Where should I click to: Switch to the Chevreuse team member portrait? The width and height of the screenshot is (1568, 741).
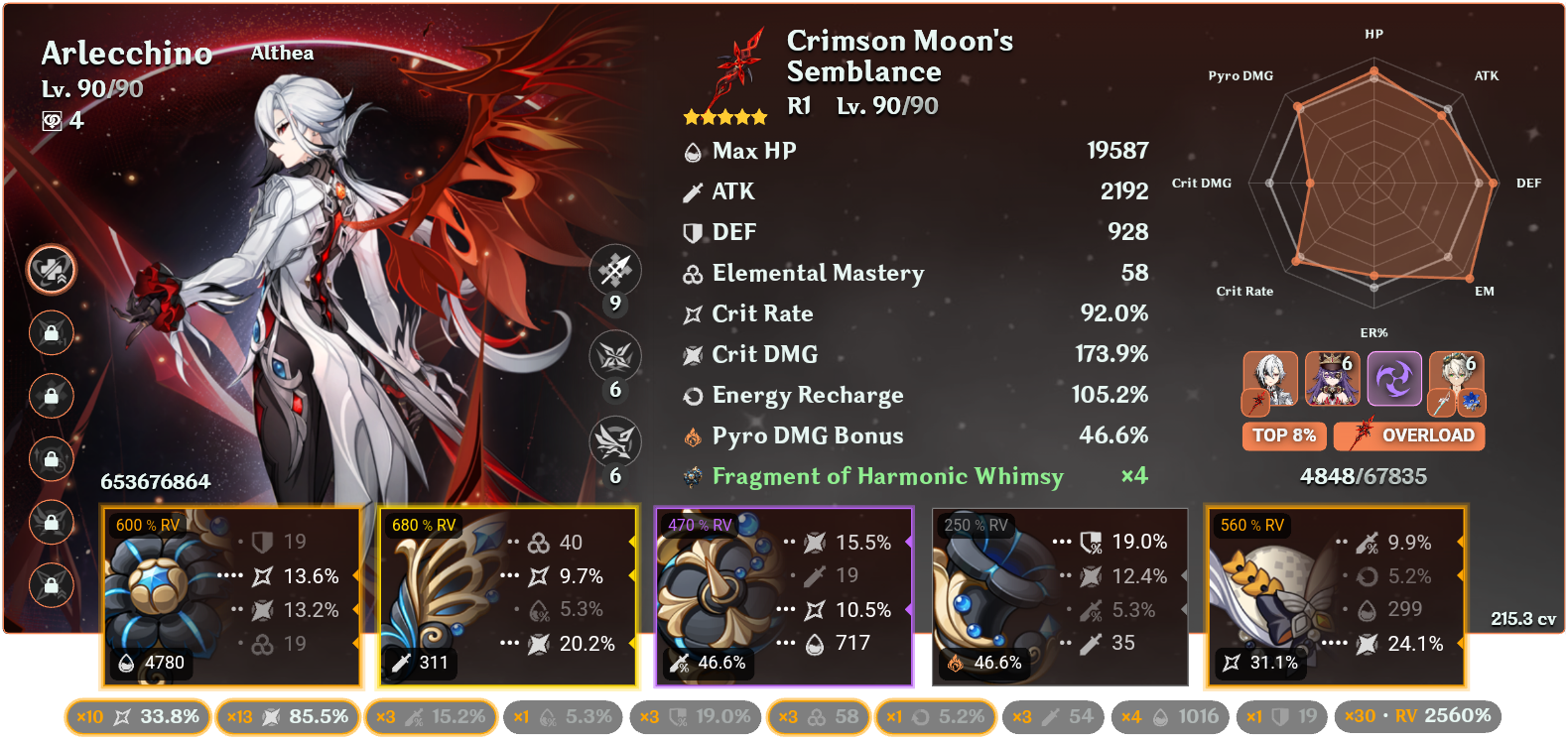point(1335,379)
